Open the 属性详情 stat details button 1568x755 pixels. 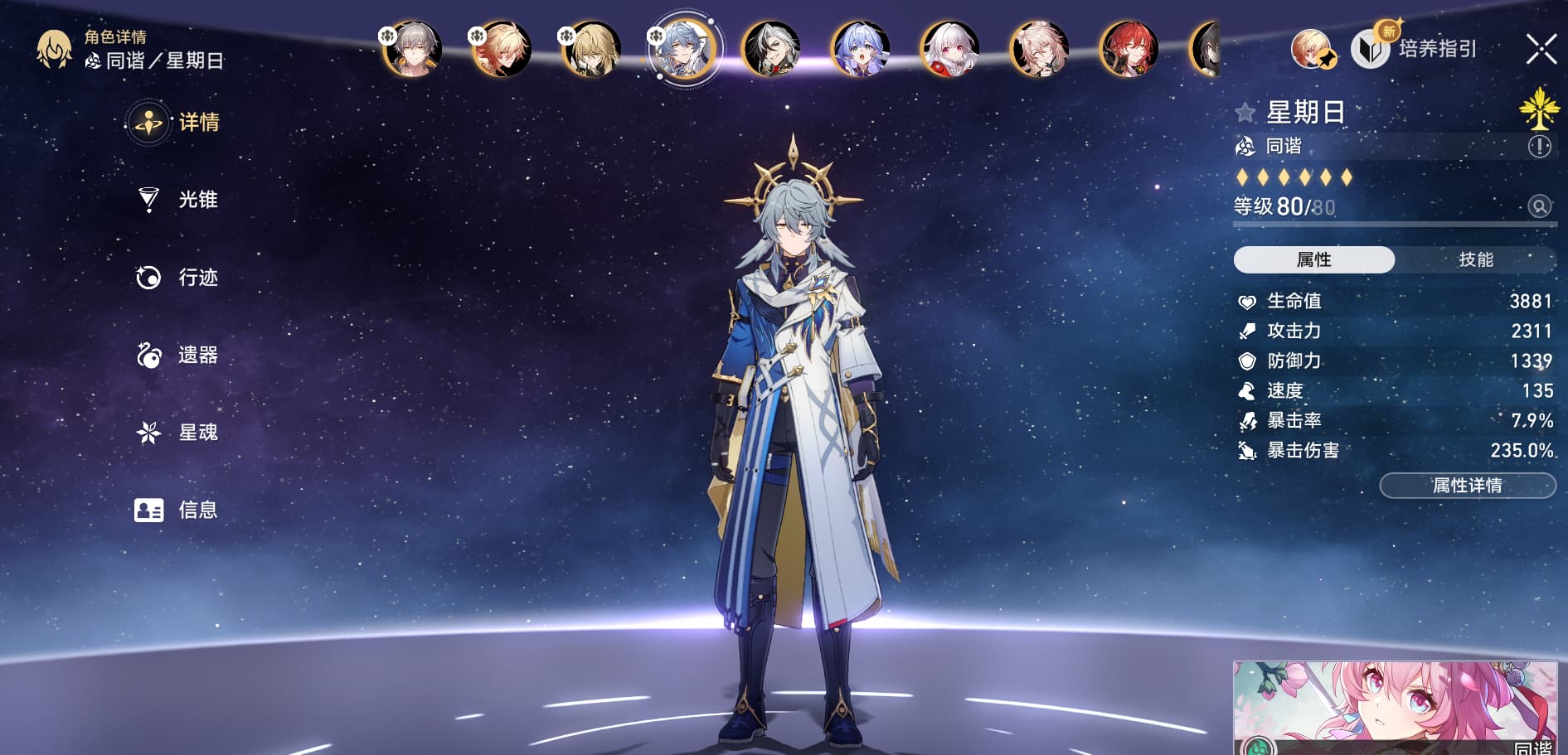1467,486
